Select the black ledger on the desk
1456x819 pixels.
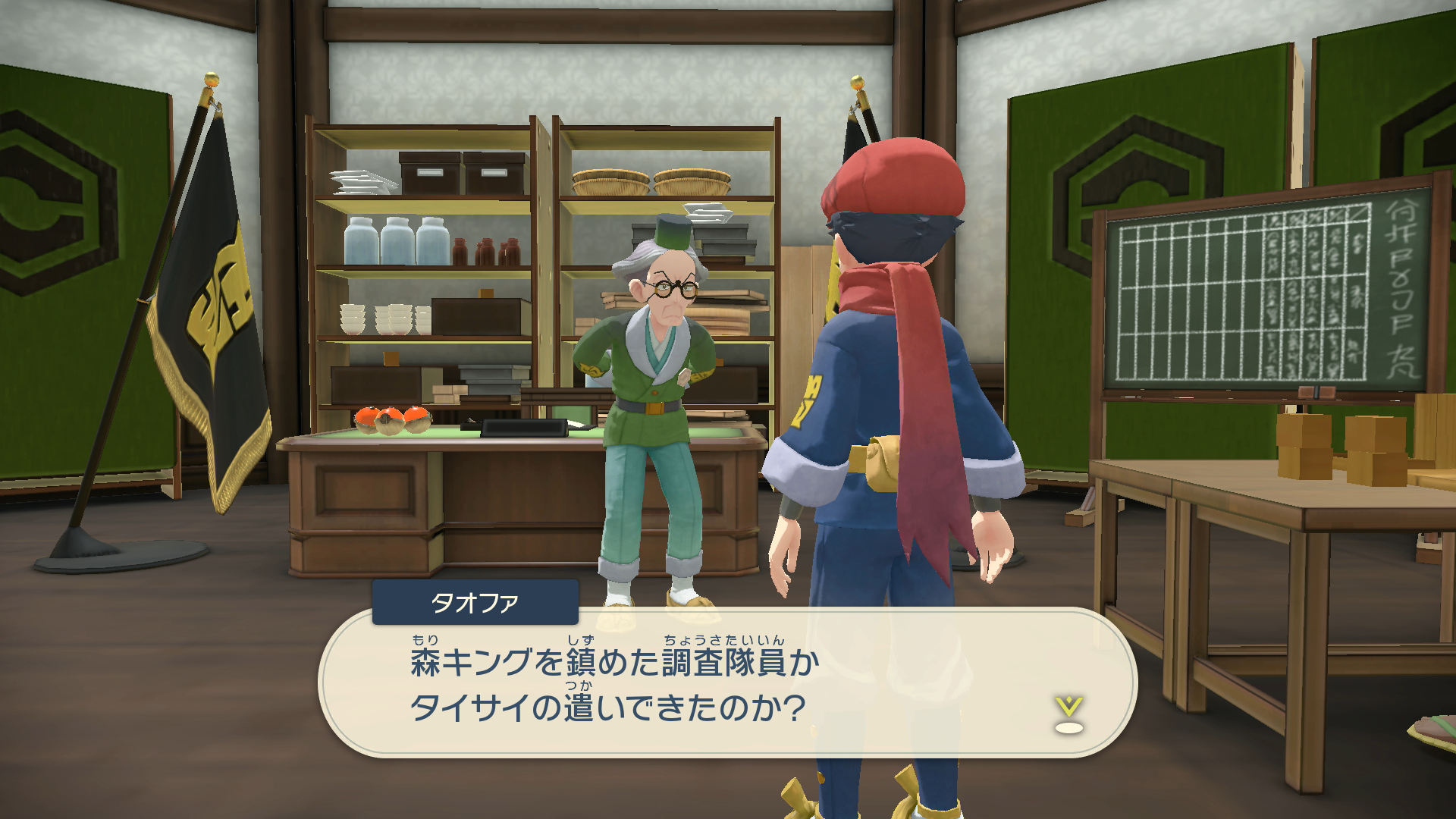pyautogui.click(x=526, y=428)
